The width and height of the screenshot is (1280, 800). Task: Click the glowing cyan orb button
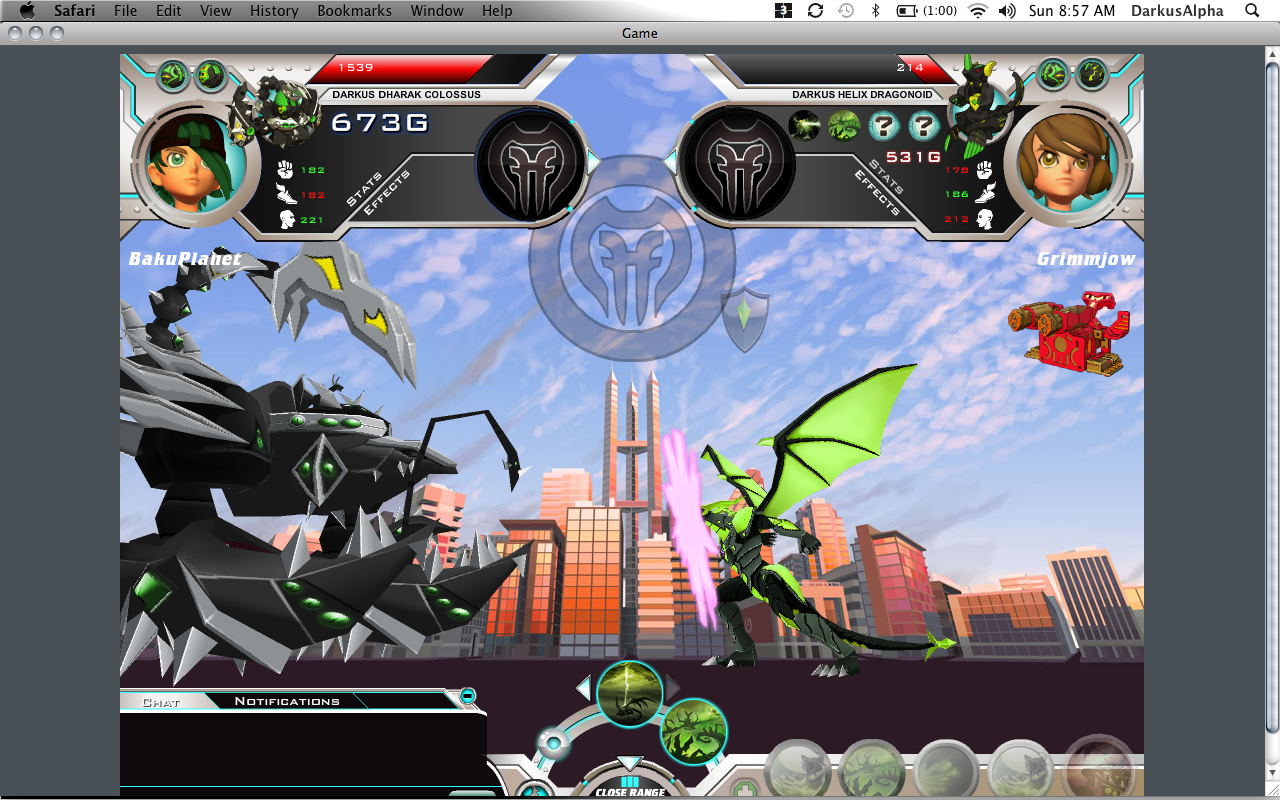click(x=552, y=742)
